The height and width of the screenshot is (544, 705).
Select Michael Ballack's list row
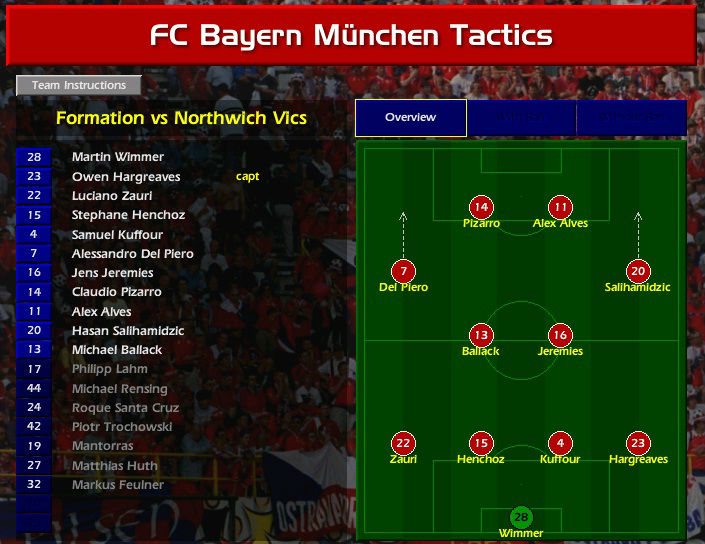[x=117, y=350]
